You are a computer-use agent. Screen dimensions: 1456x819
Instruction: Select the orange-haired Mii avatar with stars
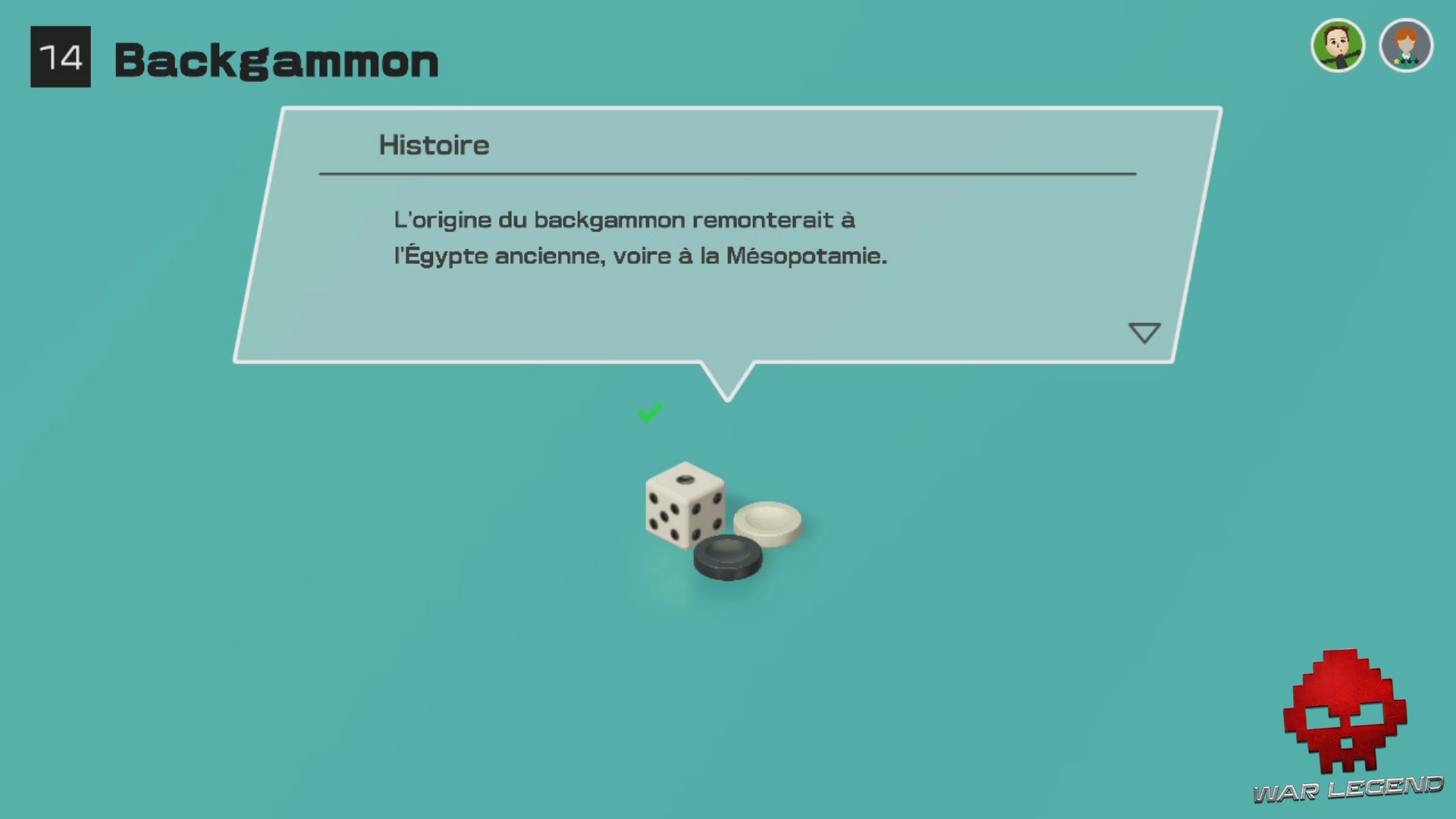click(x=1407, y=45)
